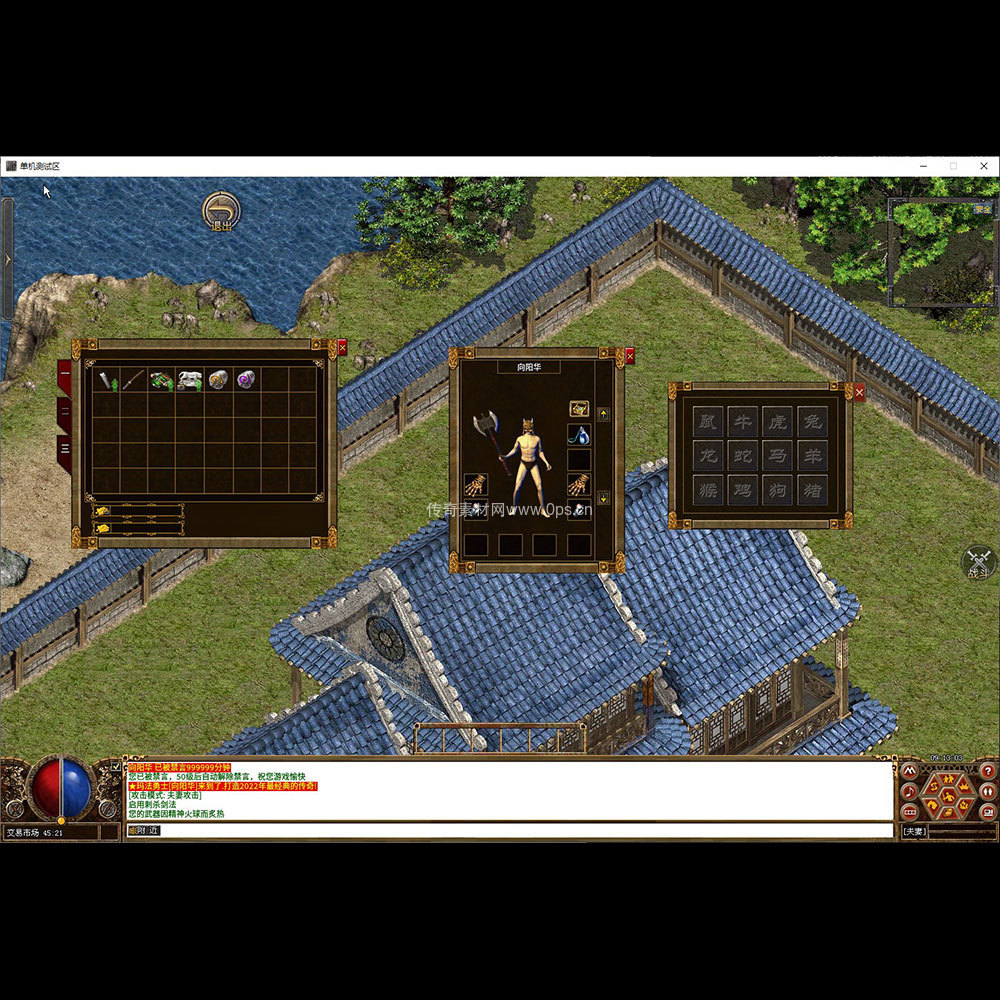Click the 退出 exit button

220,211
